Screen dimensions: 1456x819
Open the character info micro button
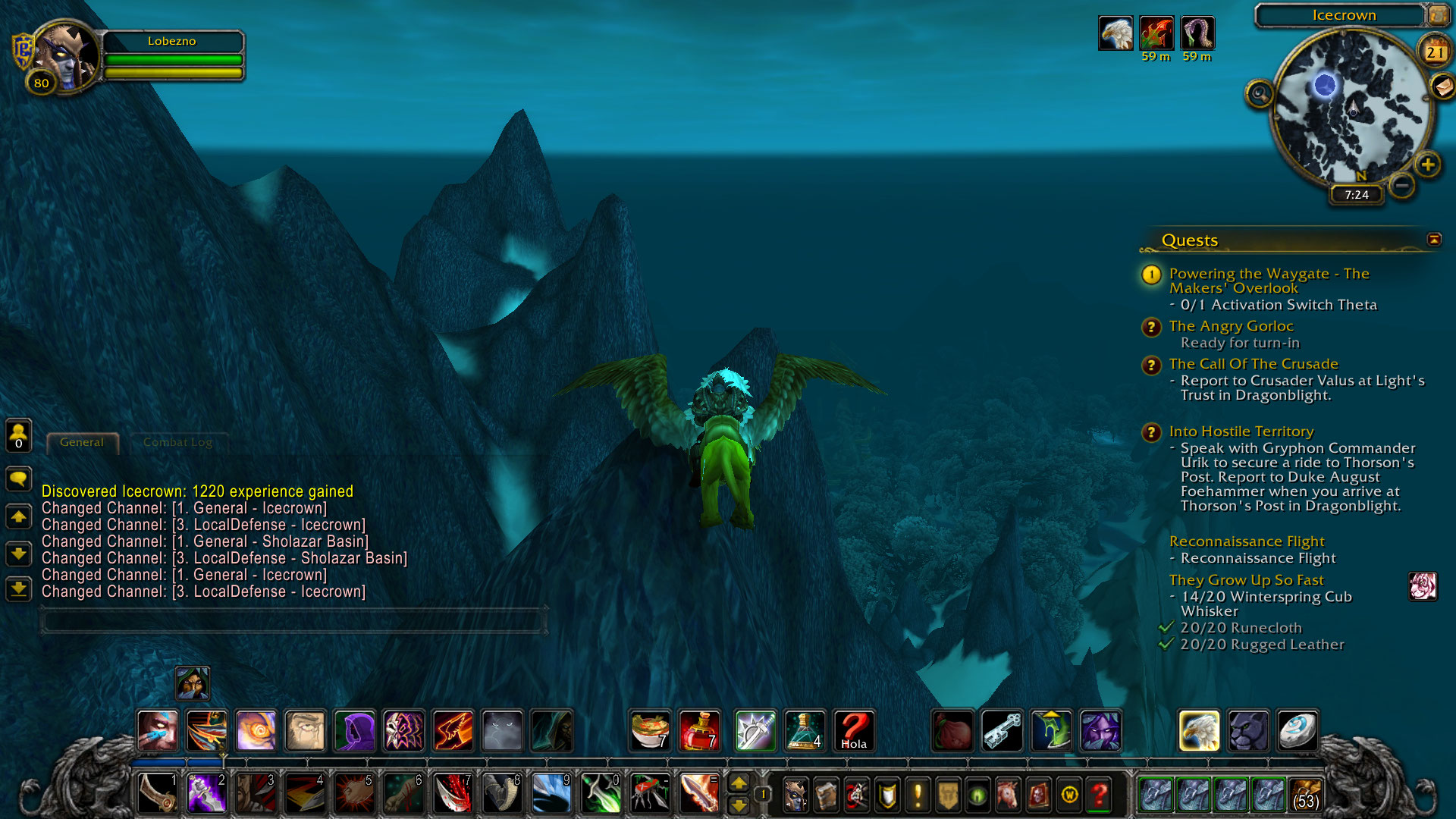[795, 795]
